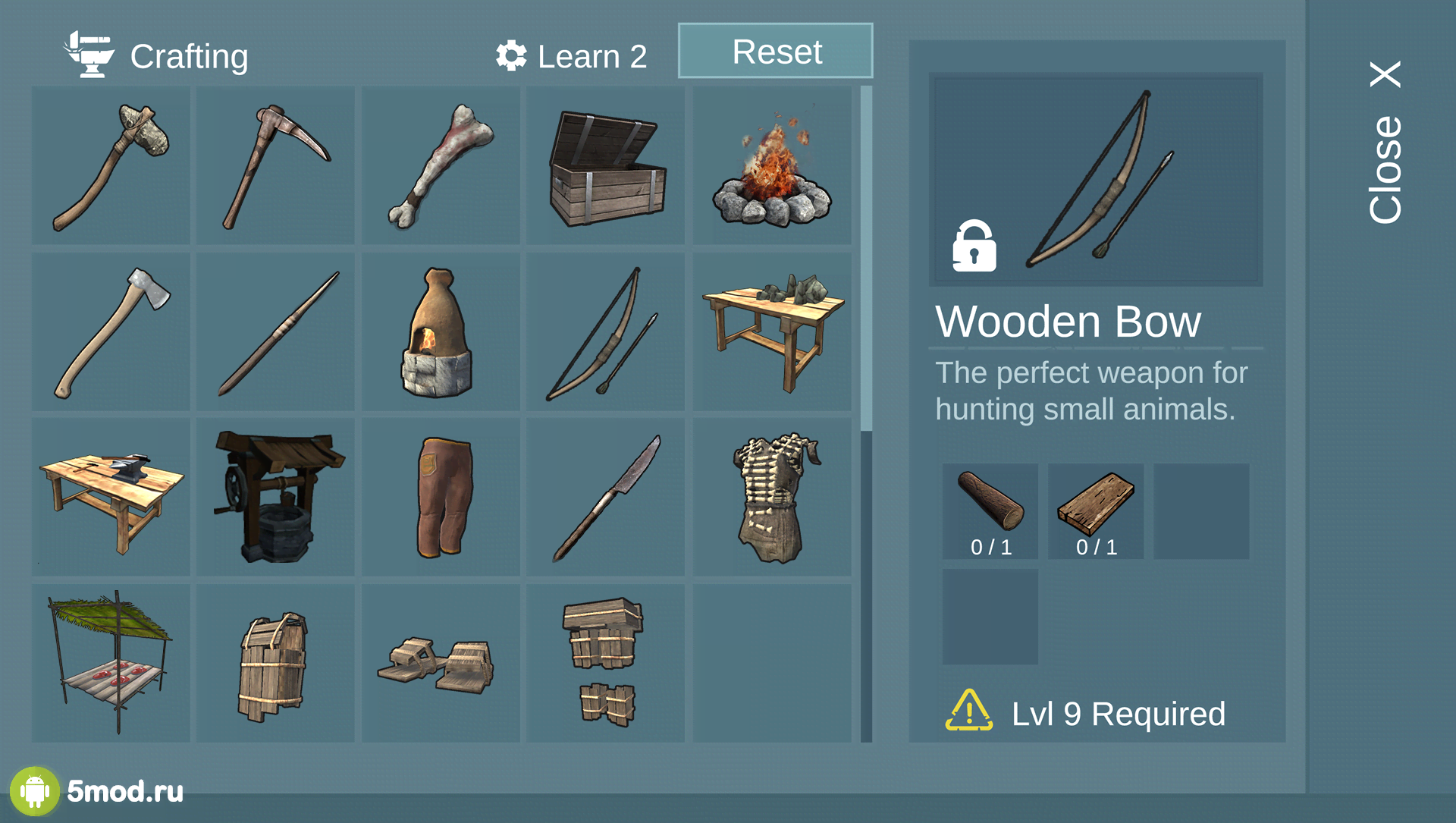The width and height of the screenshot is (1456, 823).
Task: Select the campfire recipe
Action: point(772,165)
